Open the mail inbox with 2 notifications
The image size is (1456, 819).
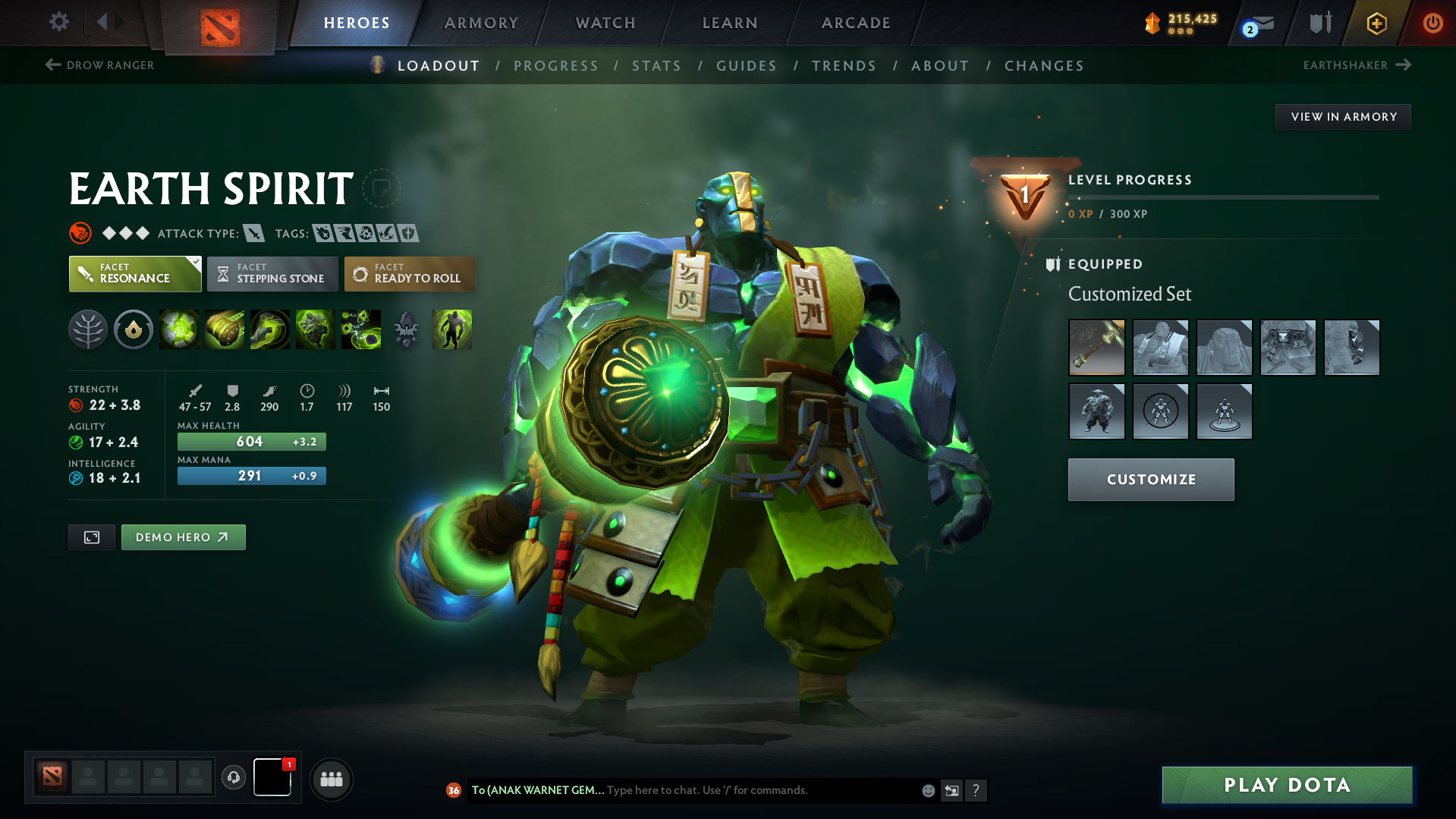click(1253, 23)
